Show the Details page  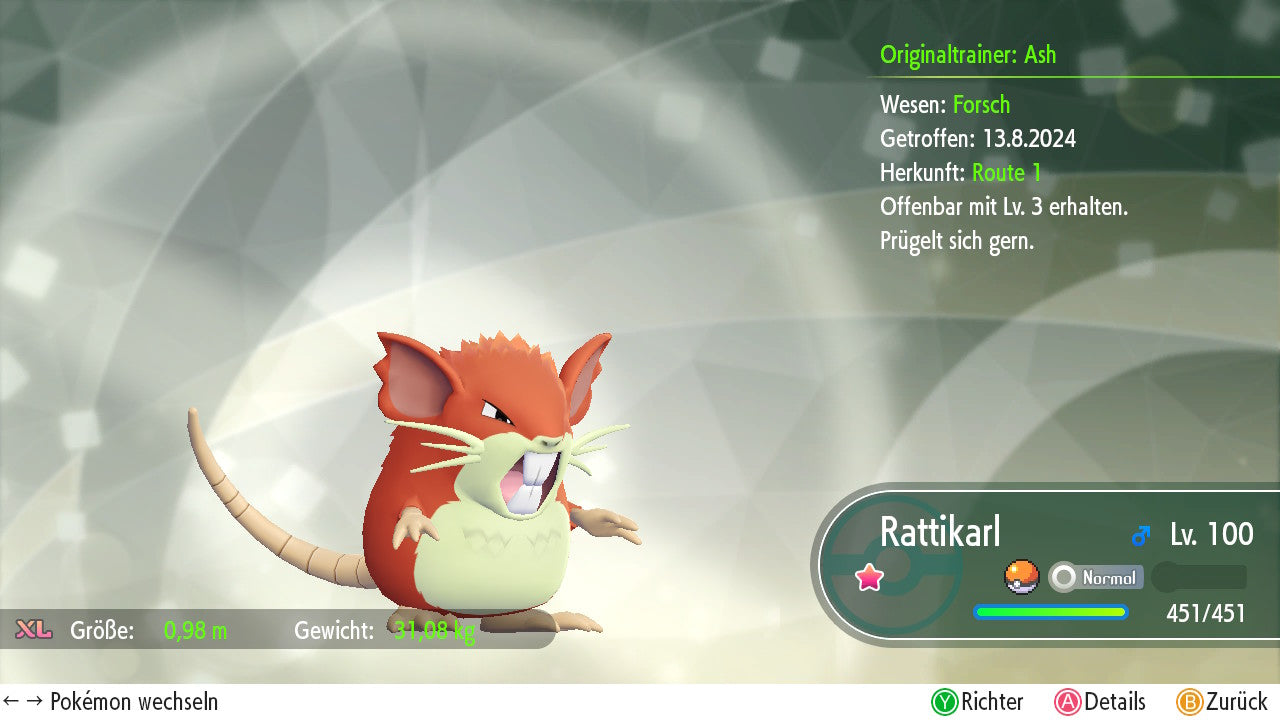click(1100, 702)
